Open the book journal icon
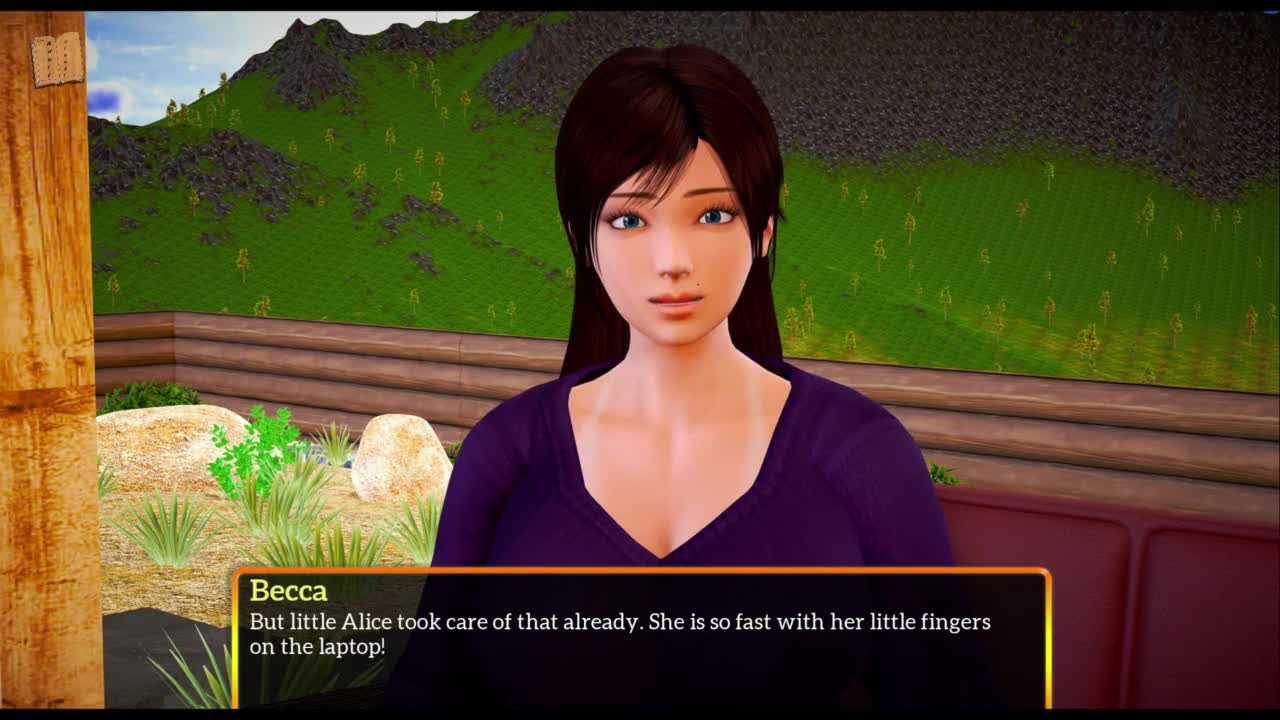The height and width of the screenshot is (720, 1280). pos(57,59)
